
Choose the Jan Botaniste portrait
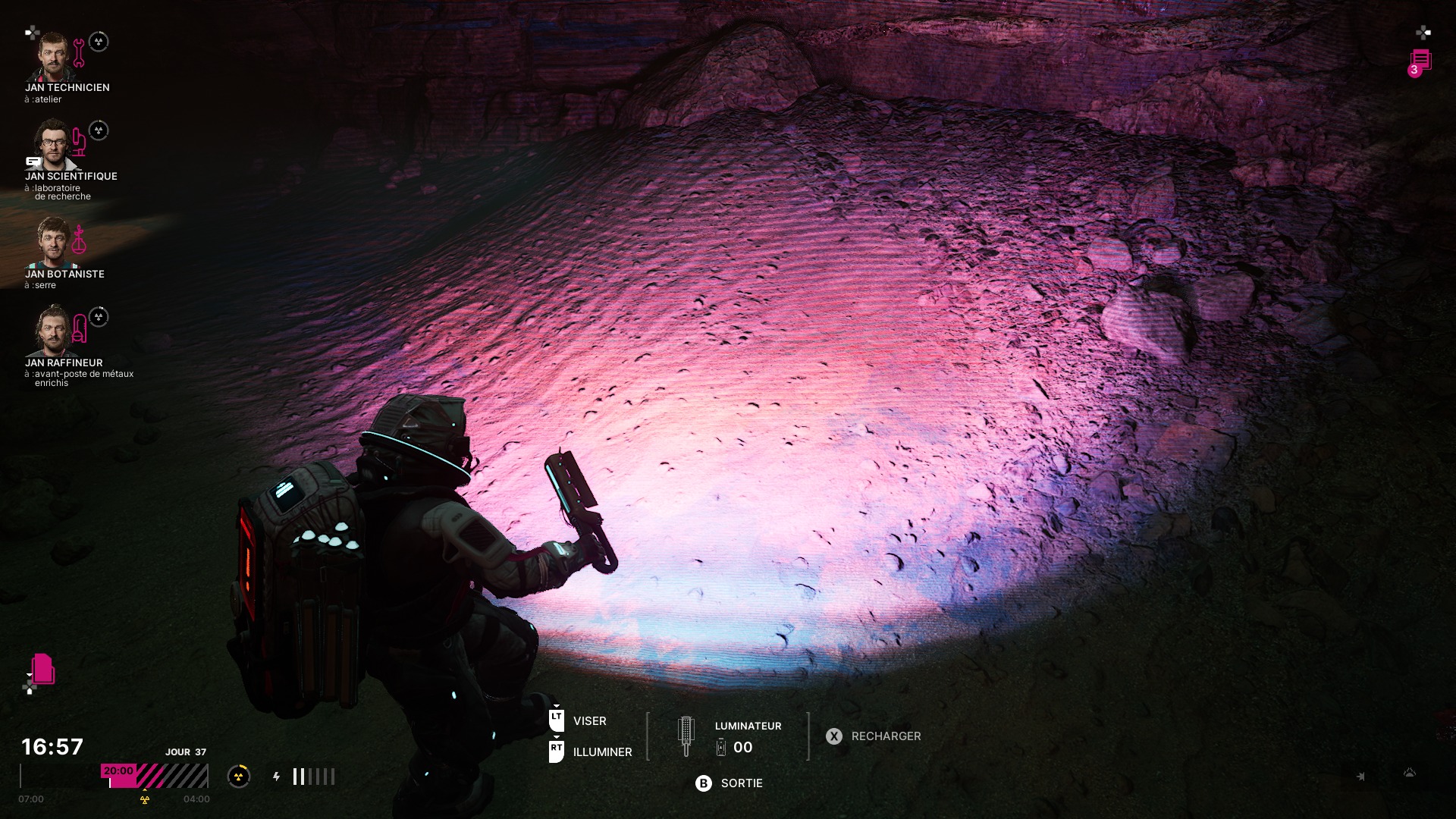(x=52, y=242)
